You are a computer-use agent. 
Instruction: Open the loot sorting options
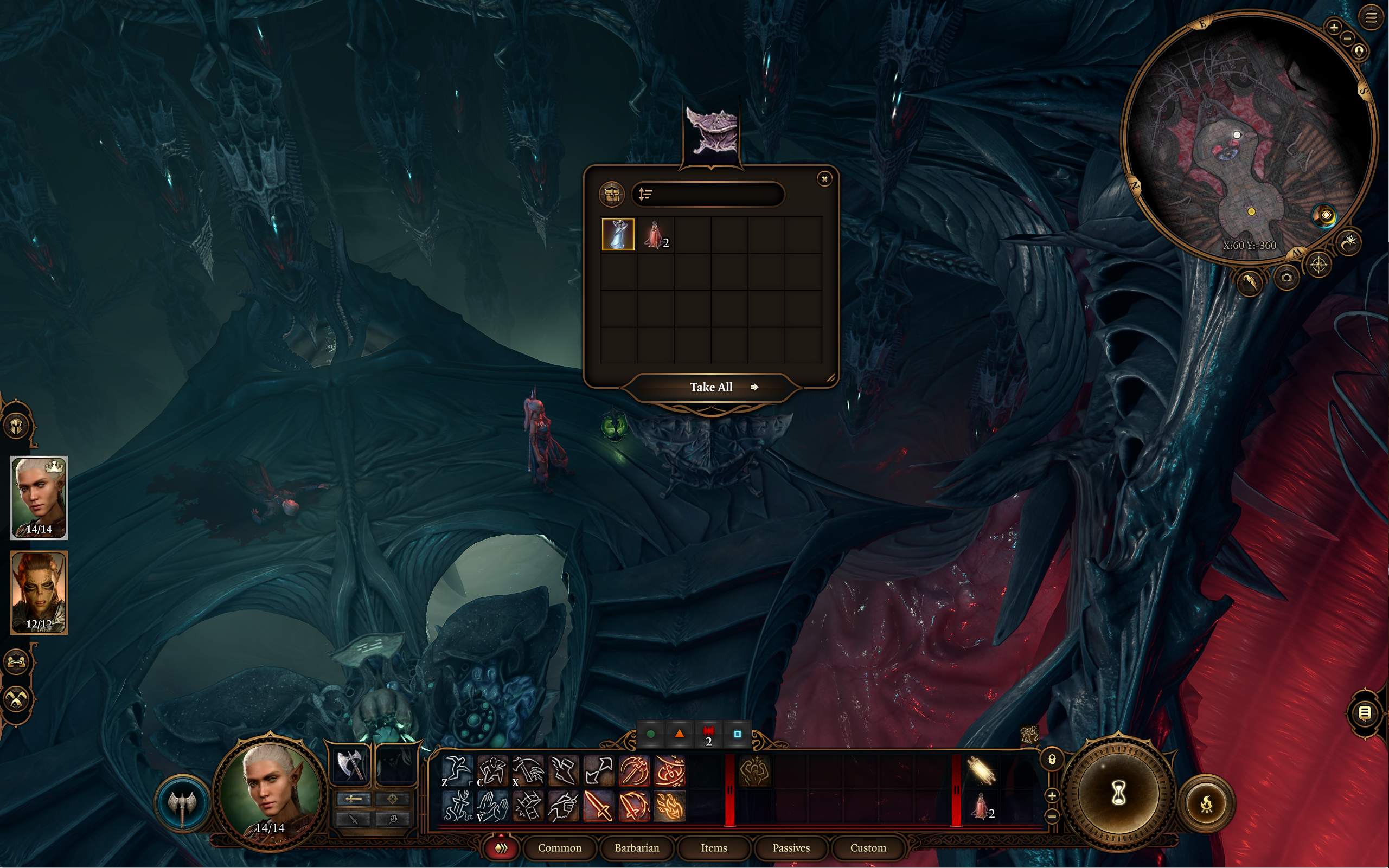tap(645, 195)
